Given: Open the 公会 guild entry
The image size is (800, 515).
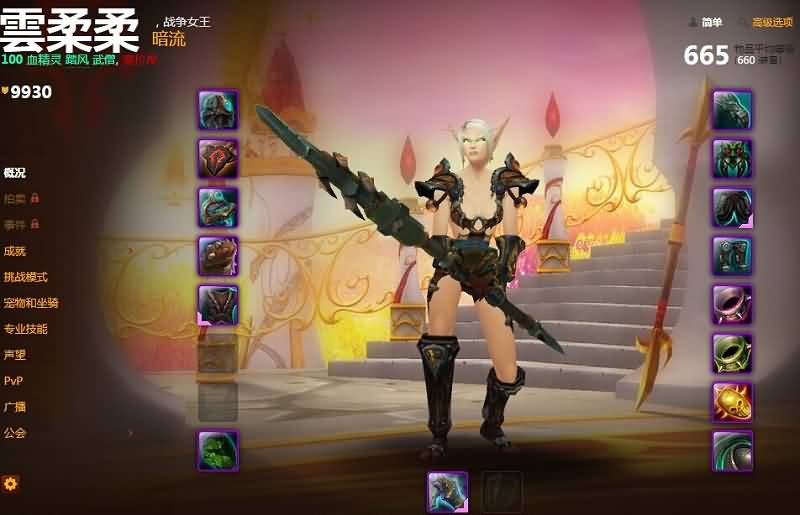Looking at the screenshot, I should click(15, 433).
